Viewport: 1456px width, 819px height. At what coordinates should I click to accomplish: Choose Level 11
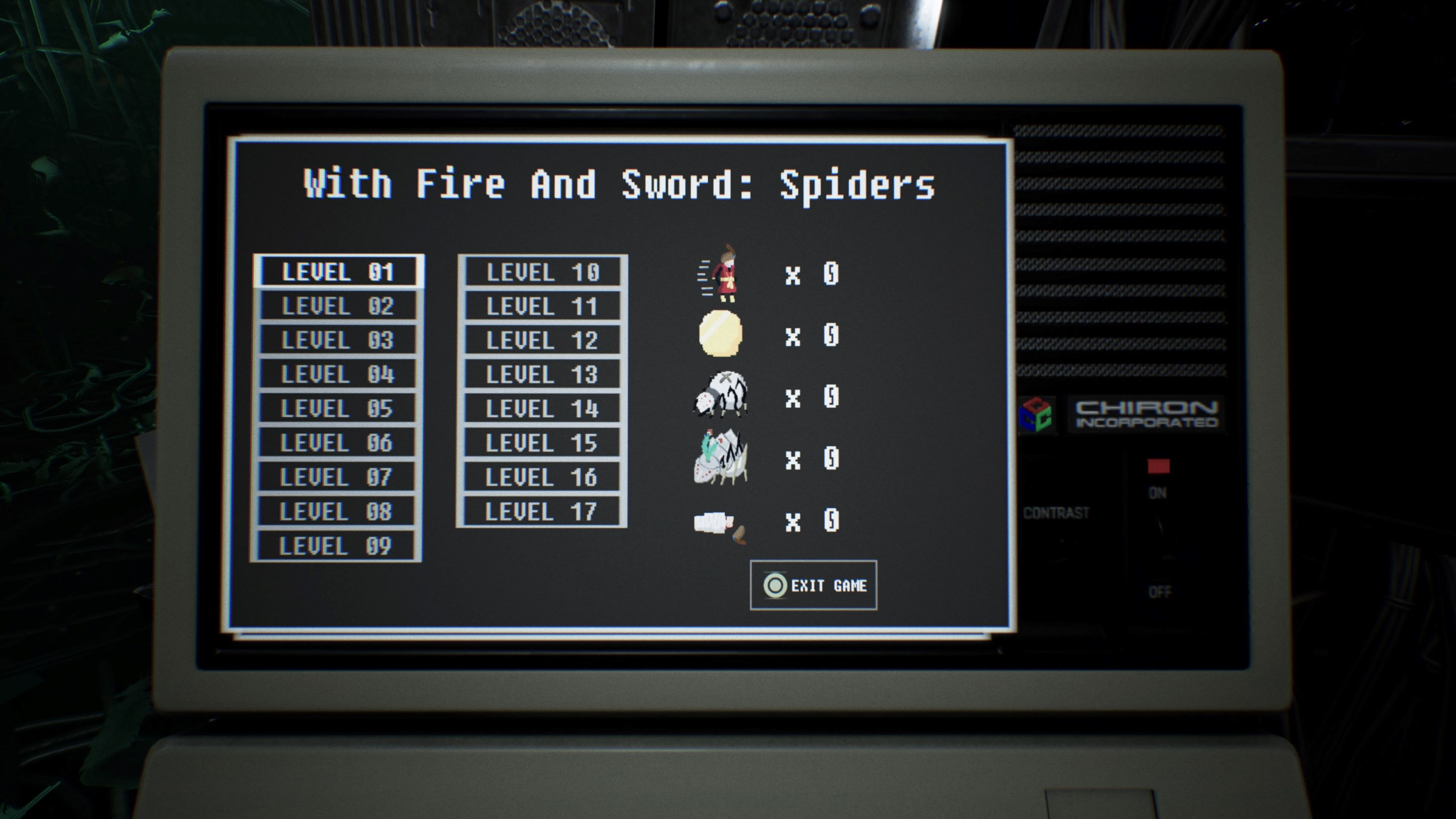543,306
